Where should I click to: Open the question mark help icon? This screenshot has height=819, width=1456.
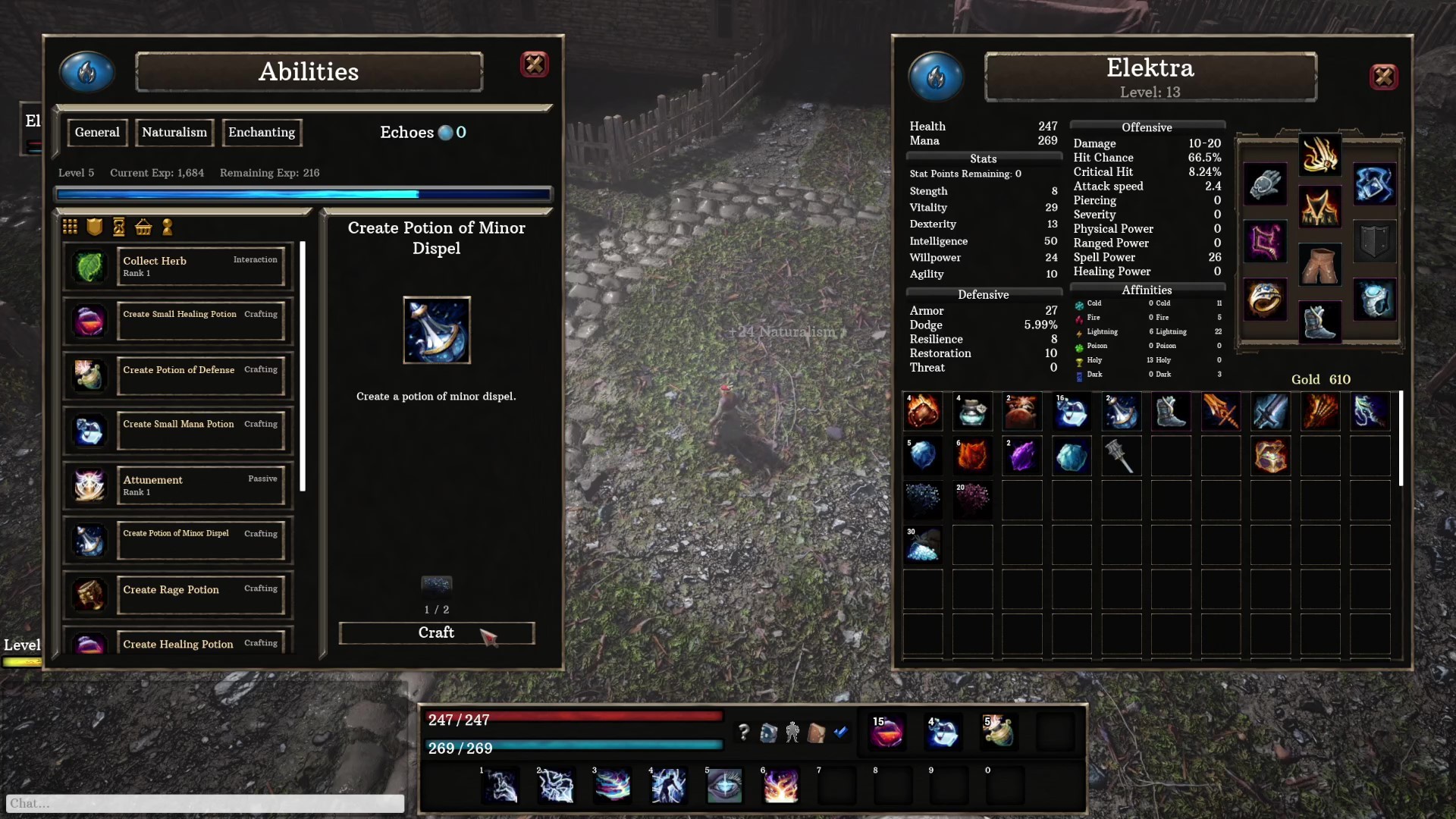point(743,732)
